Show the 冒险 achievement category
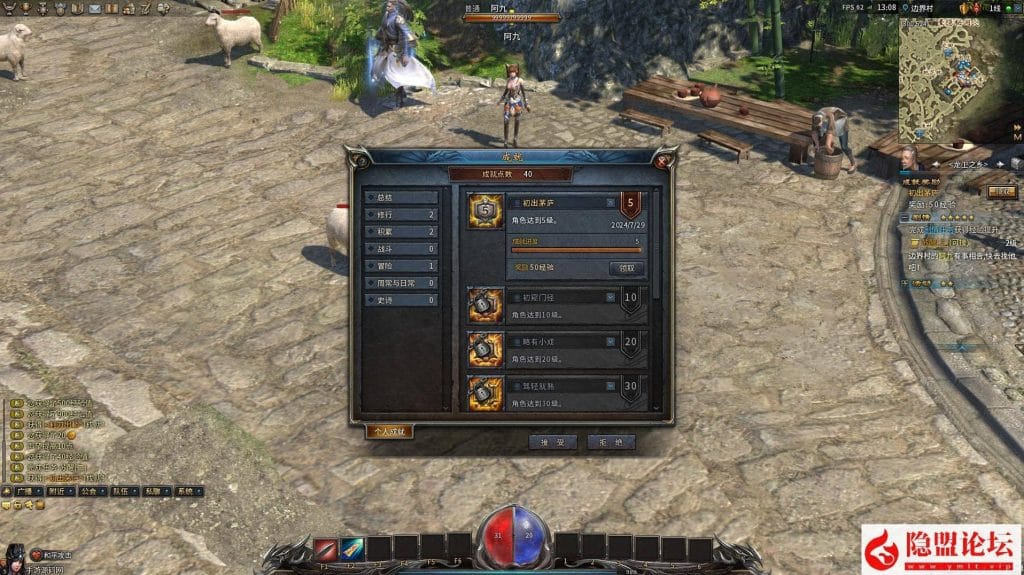The height and width of the screenshot is (575, 1024). pos(400,266)
